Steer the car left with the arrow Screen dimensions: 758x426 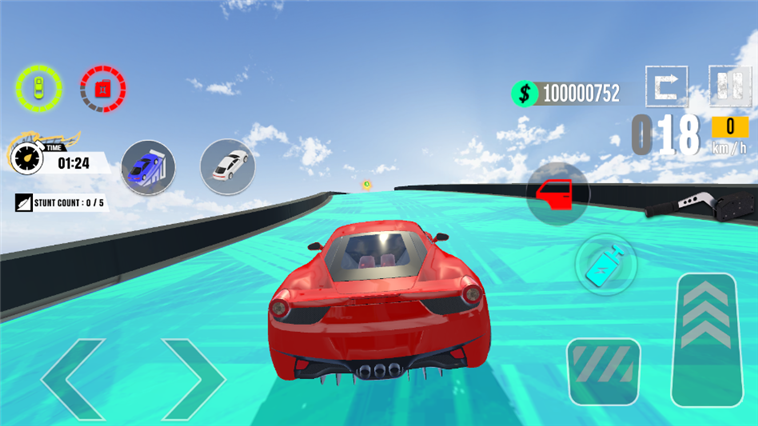tap(74, 378)
